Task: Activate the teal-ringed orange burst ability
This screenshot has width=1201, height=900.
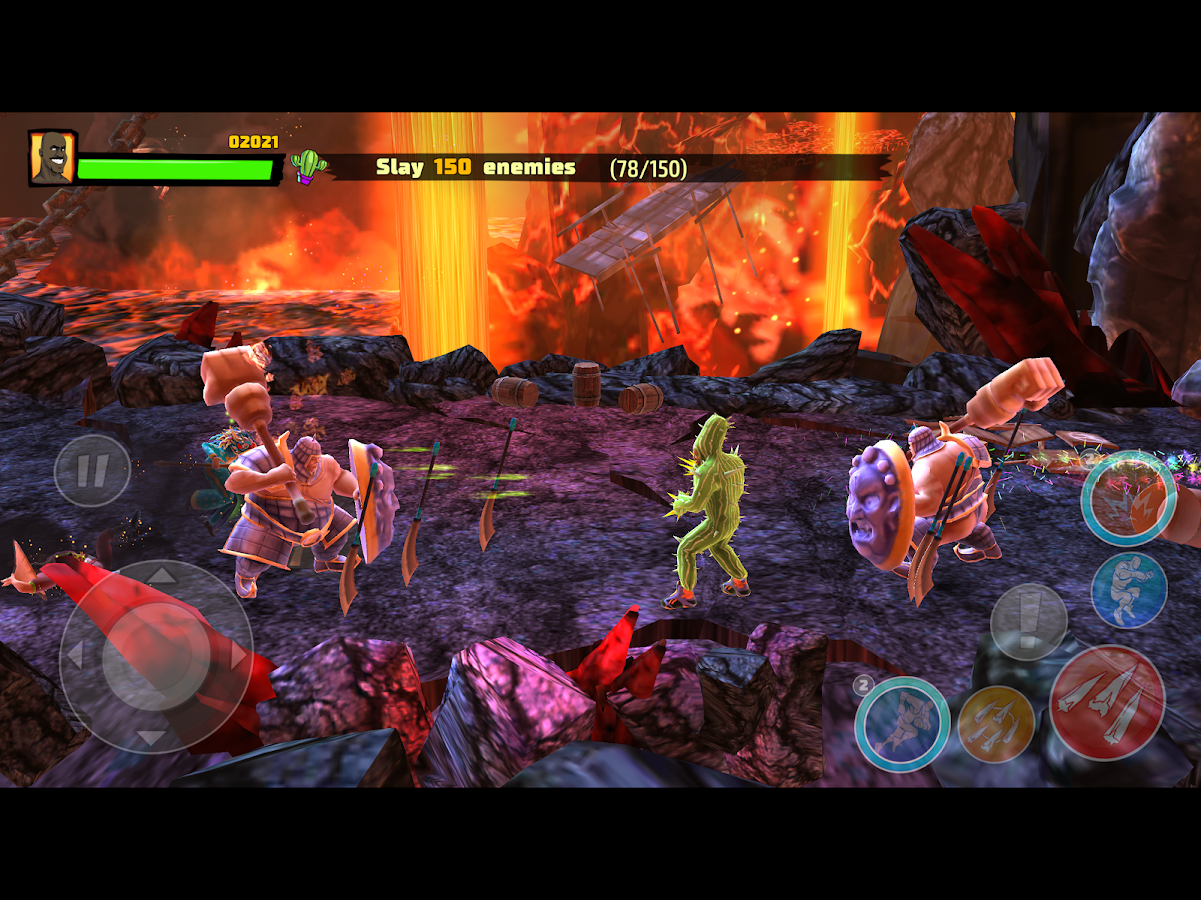Action: point(1128,498)
